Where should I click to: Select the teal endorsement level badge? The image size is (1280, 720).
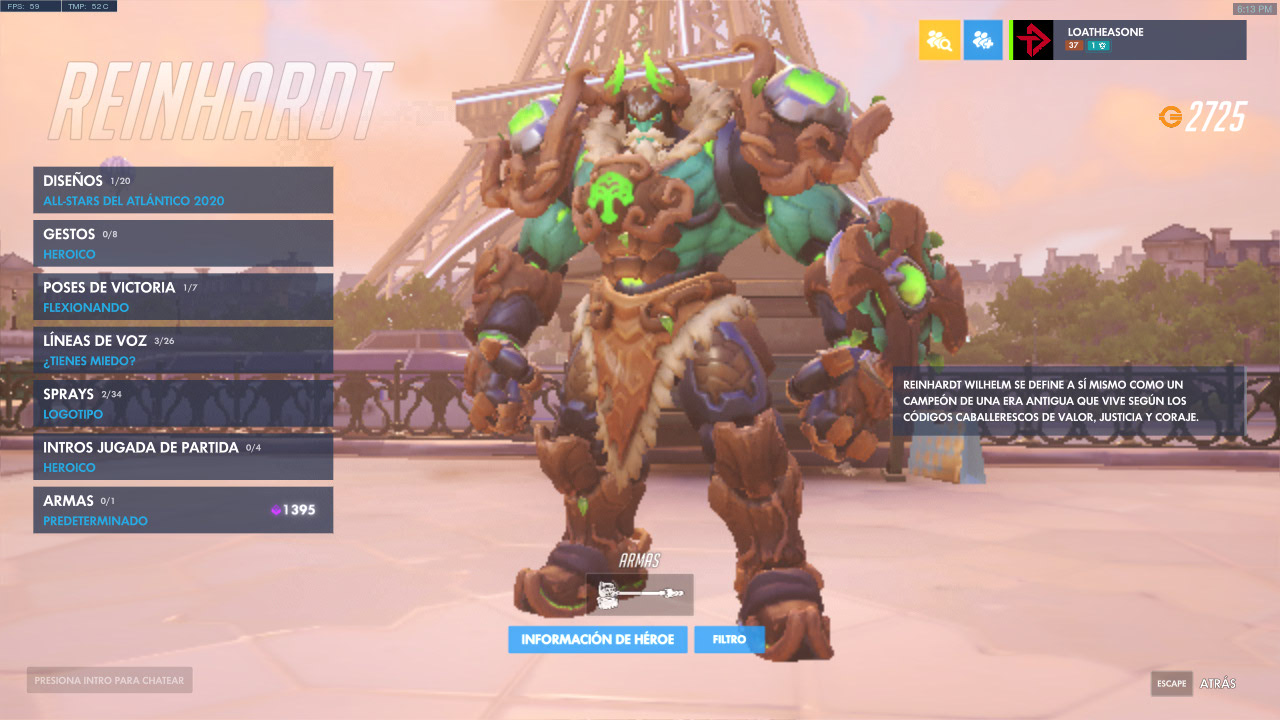[1097, 45]
